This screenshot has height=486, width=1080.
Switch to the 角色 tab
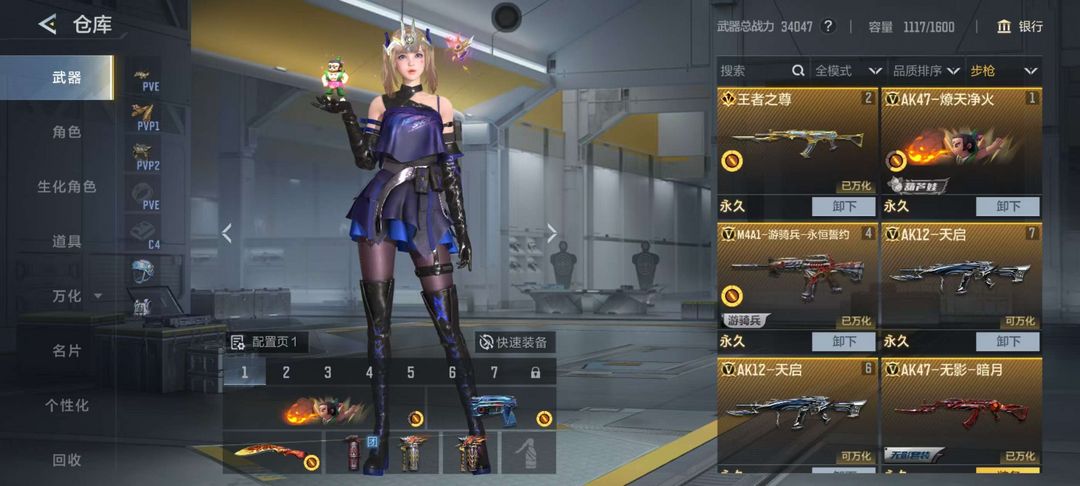(x=67, y=132)
